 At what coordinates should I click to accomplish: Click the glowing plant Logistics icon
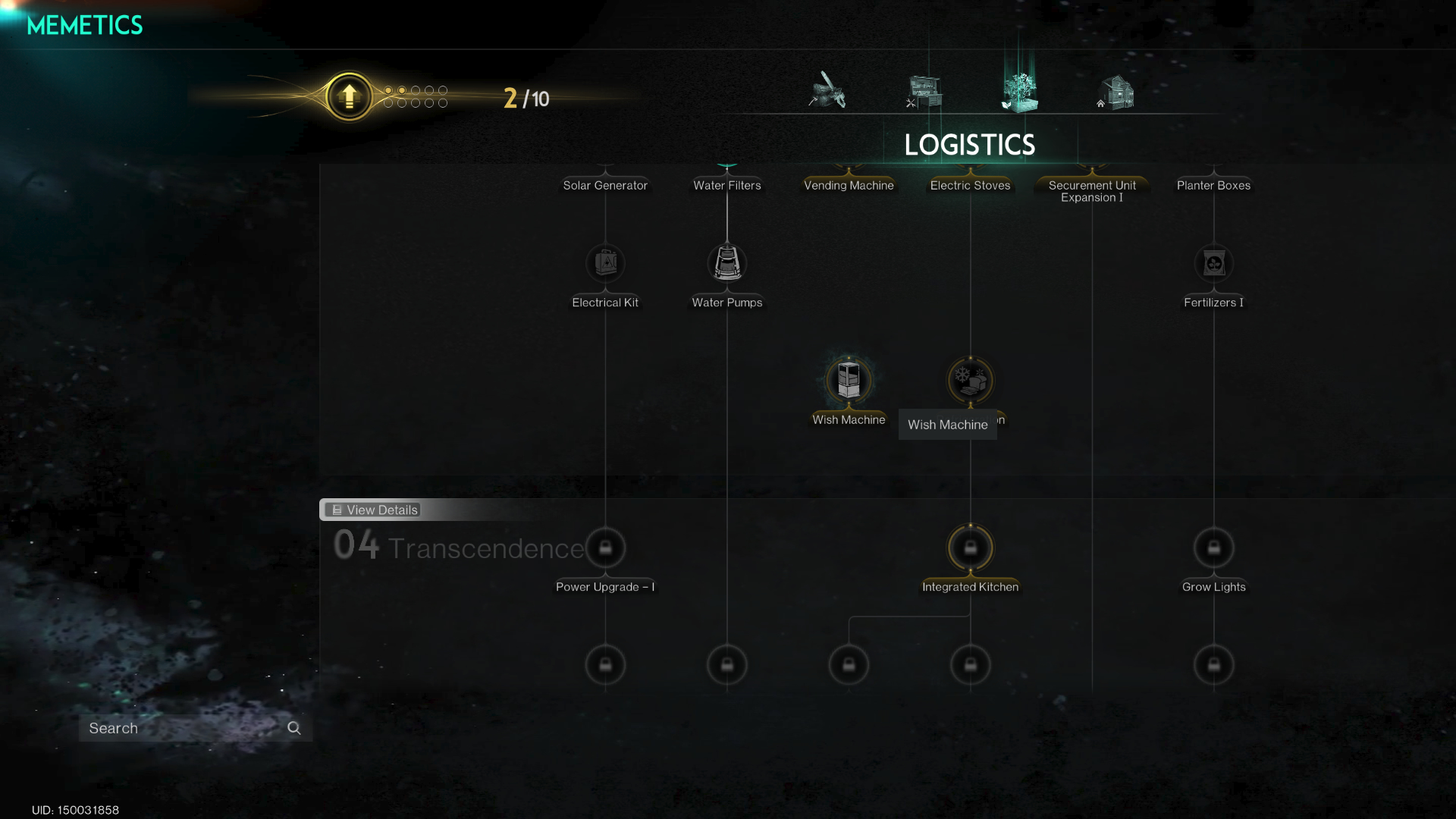click(1020, 89)
